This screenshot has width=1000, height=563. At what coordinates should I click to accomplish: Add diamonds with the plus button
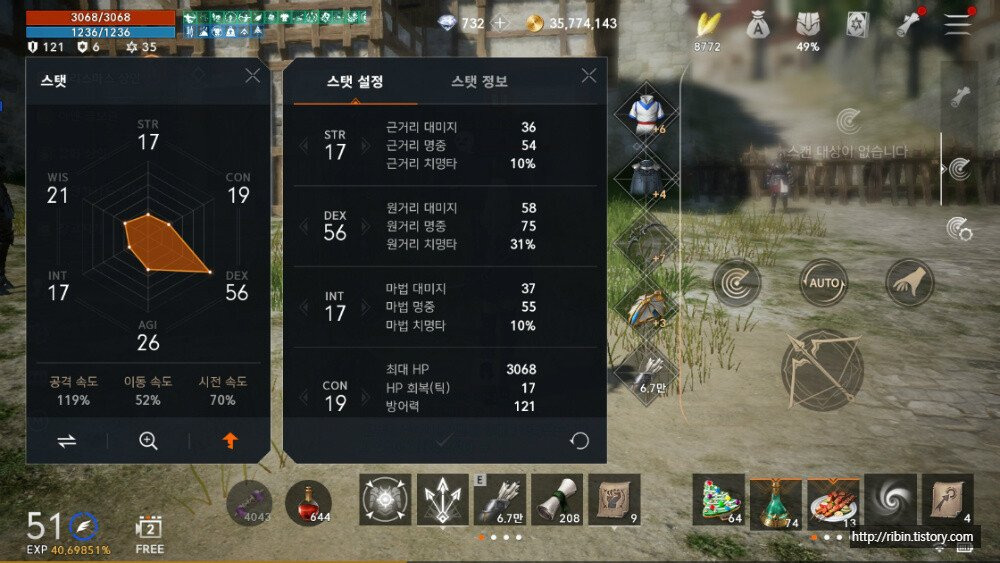point(501,23)
